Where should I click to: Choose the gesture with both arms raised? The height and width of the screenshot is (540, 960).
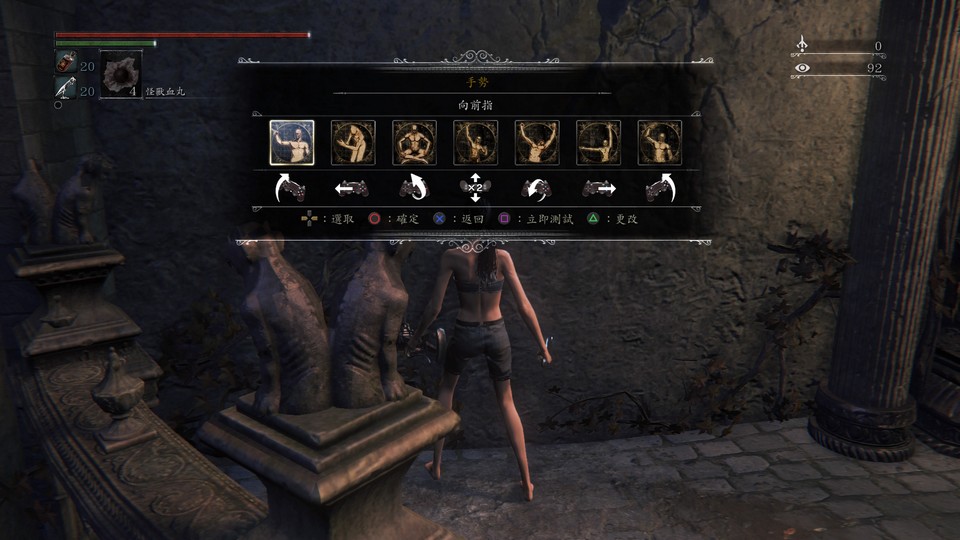point(537,142)
